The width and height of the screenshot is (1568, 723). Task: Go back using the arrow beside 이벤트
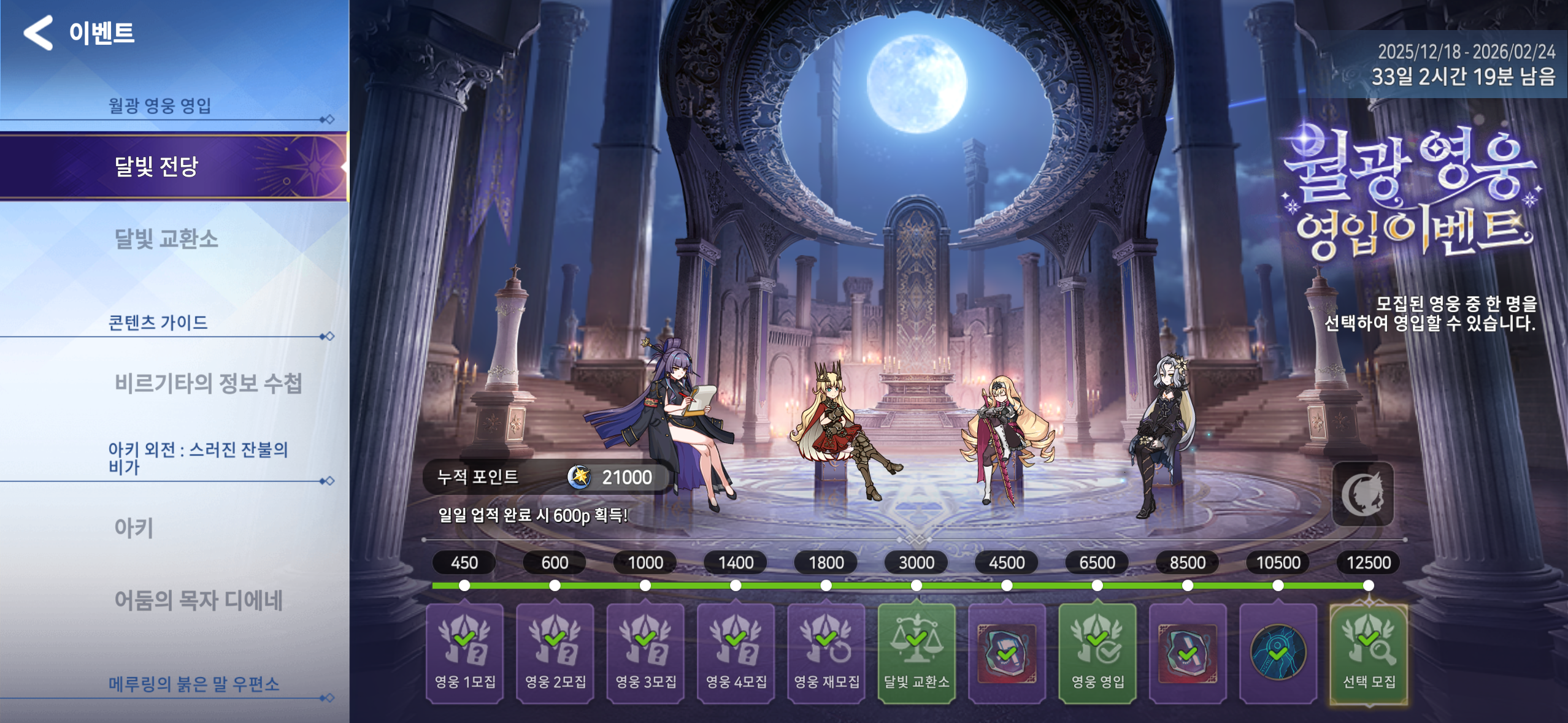[x=39, y=33]
